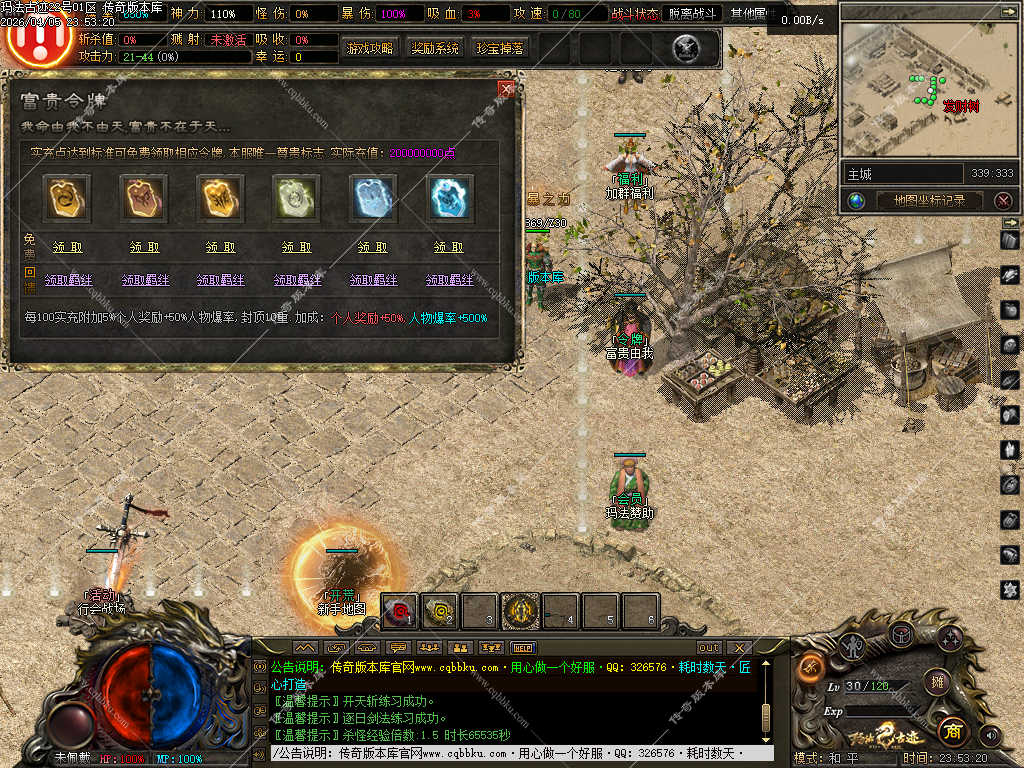Open the 地图坐标记录 coordinate records

pyautogui.click(x=929, y=200)
